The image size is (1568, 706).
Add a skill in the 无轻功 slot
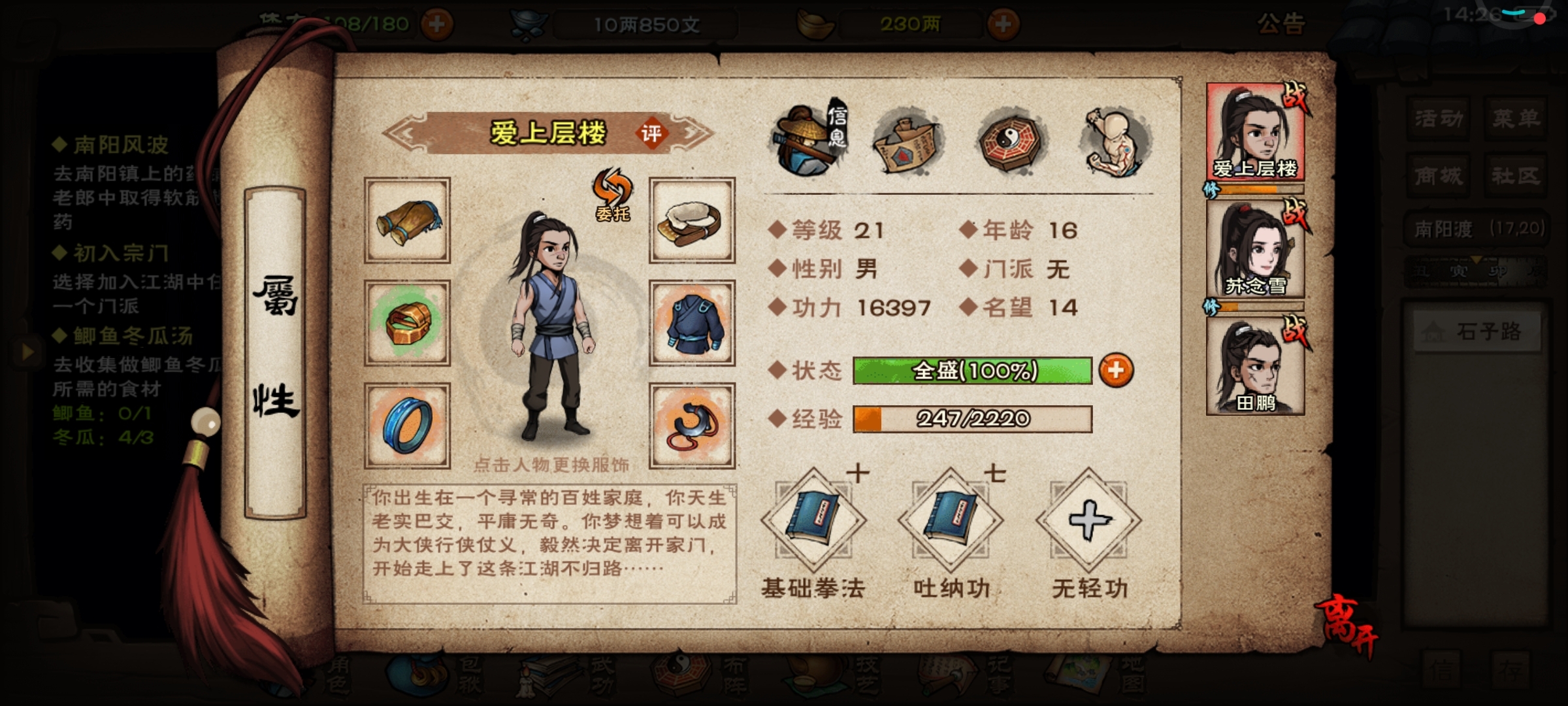1088,520
